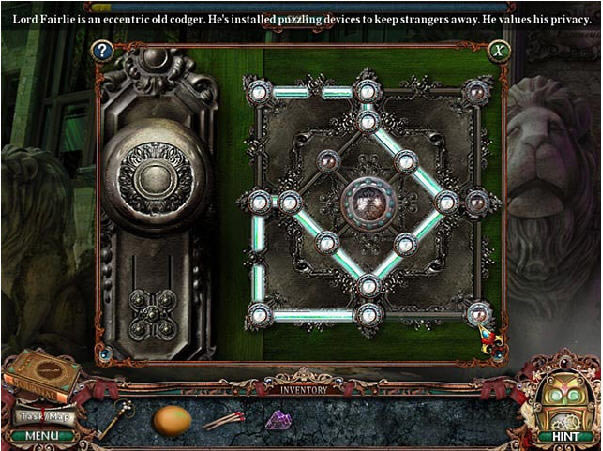Click the door knob on the lock plate
The width and height of the screenshot is (603, 451).
pyautogui.click(x=156, y=181)
